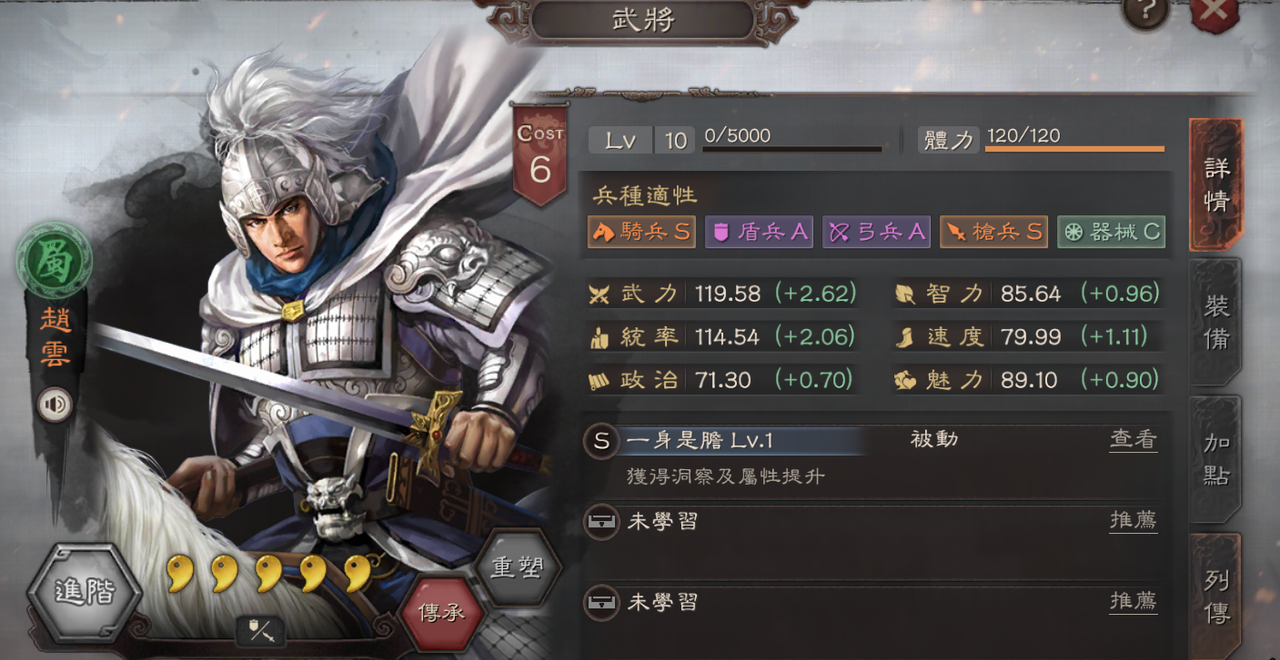Tap the 進階 advance hexagon button
The height and width of the screenshot is (660, 1280).
point(84,593)
